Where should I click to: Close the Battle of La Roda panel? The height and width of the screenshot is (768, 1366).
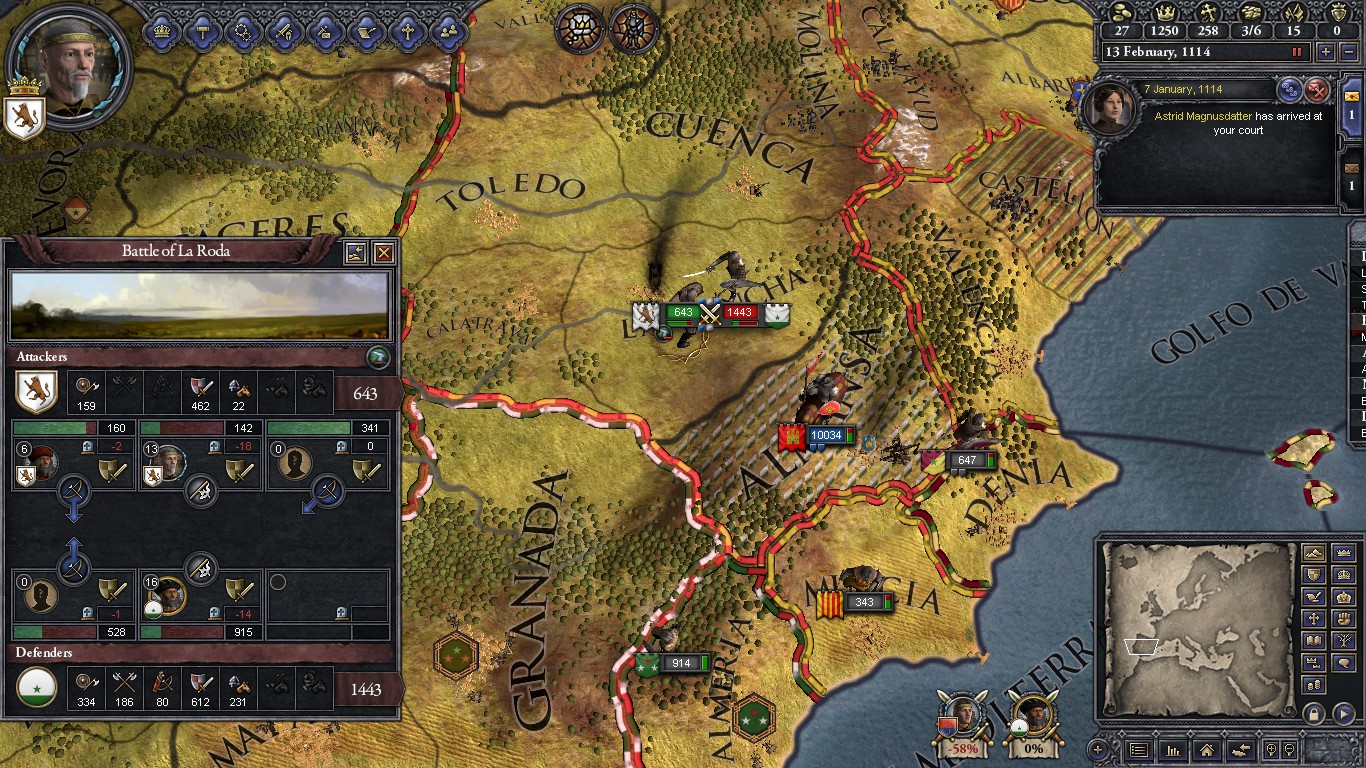[x=383, y=253]
